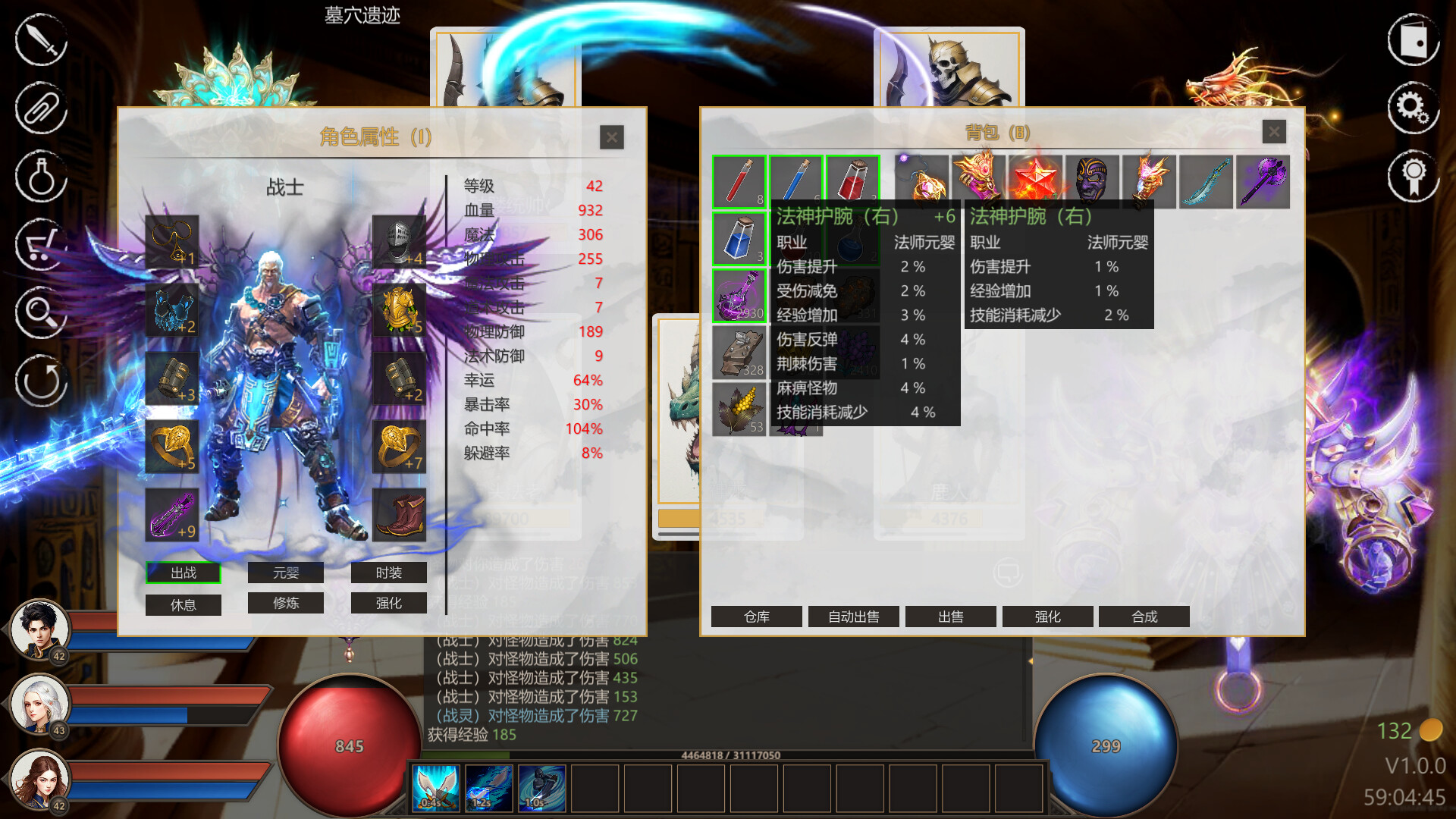Open the achievement badge icon on the right side
Image resolution: width=1456 pixels, height=819 pixels.
tap(1412, 176)
